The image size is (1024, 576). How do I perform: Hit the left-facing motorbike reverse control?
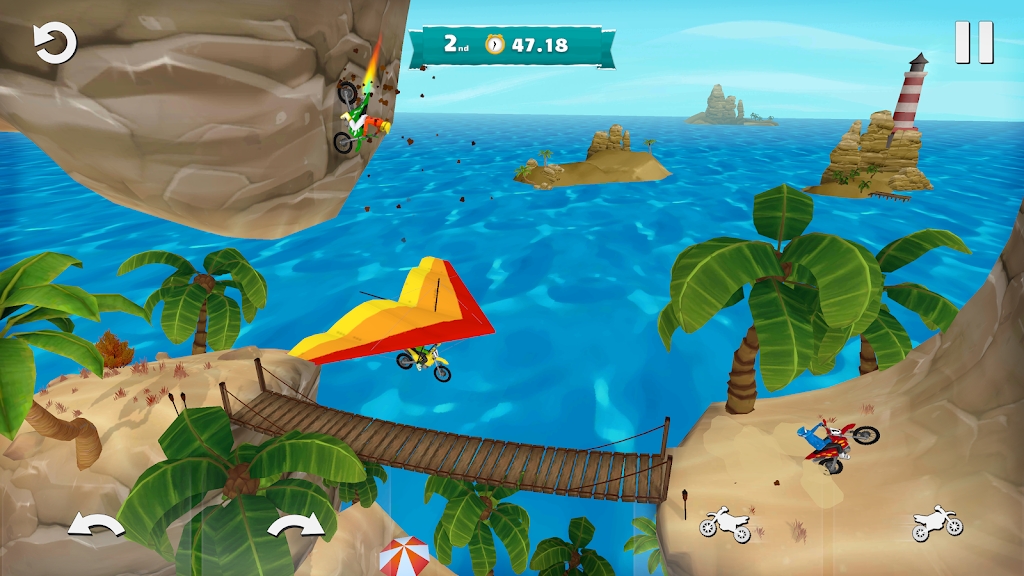coord(725,524)
